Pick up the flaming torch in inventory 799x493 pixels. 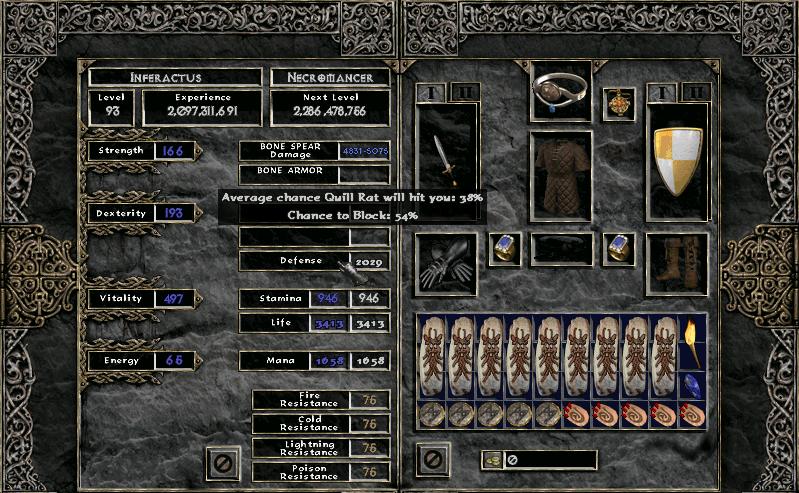coord(693,343)
